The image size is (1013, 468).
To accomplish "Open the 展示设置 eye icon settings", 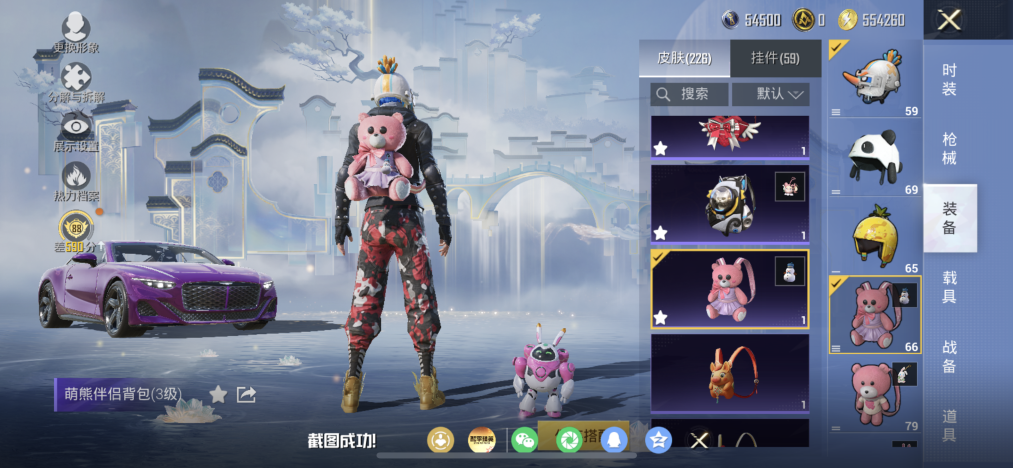I will coord(76,129).
